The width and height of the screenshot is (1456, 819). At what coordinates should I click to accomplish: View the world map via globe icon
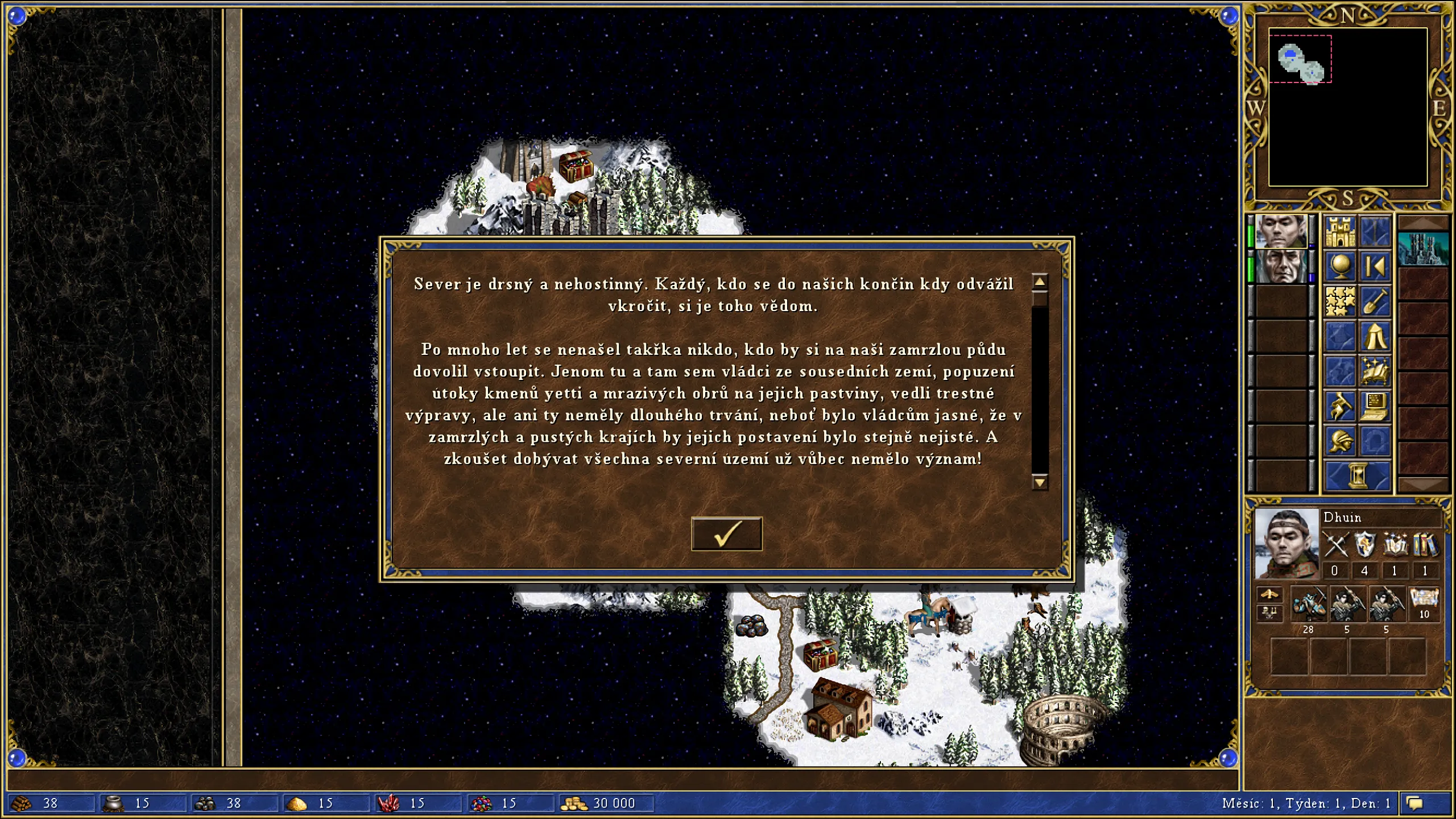pyautogui.click(x=1341, y=266)
